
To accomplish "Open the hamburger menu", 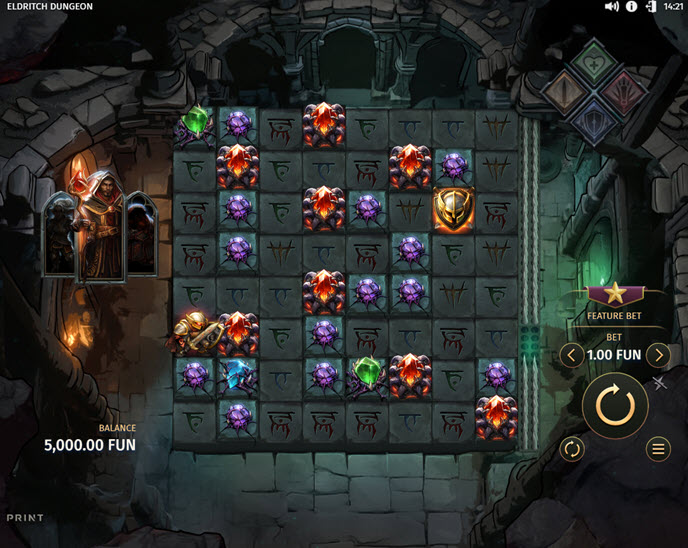I will point(658,449).
